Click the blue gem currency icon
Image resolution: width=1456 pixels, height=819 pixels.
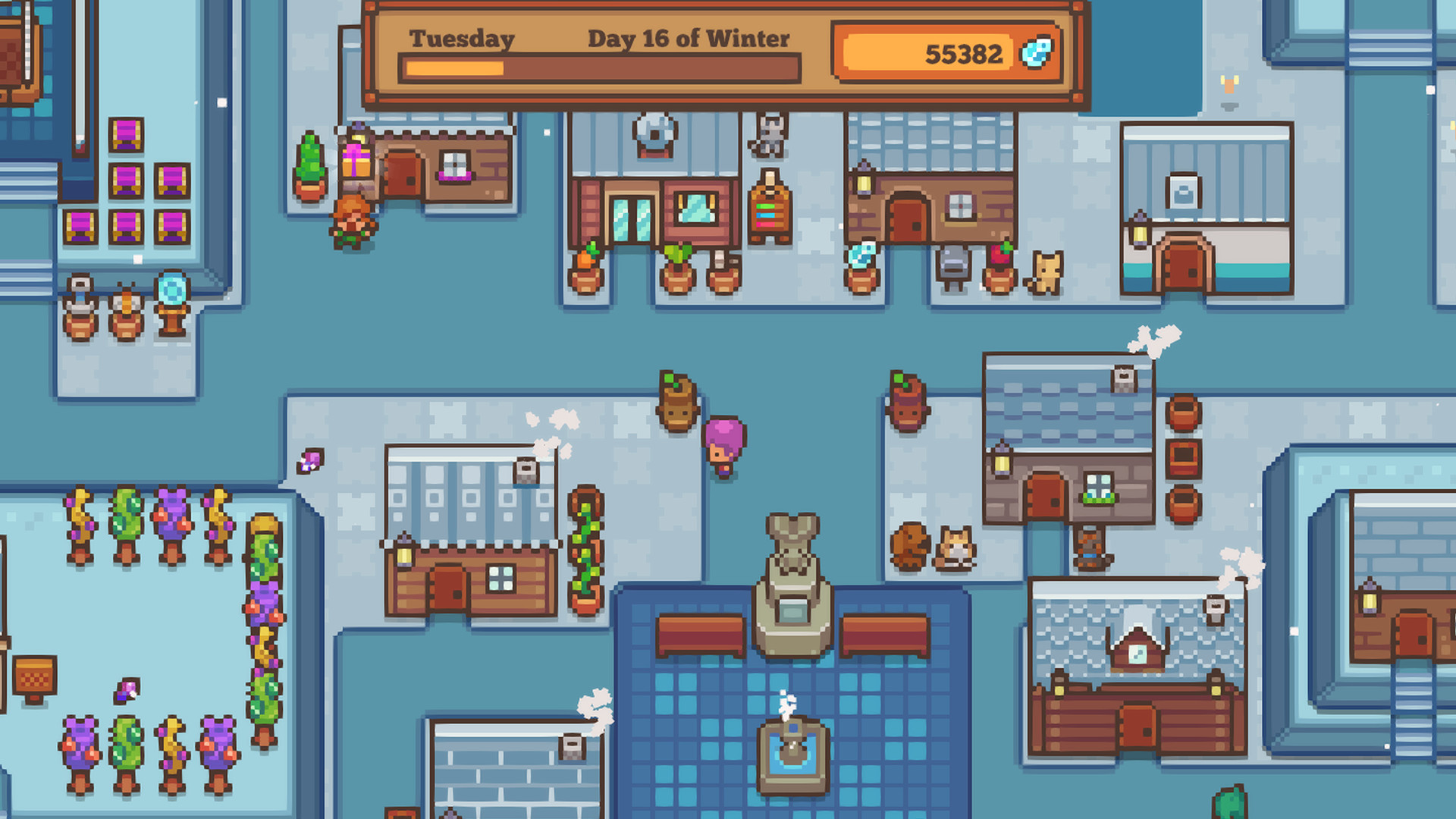[x=1037, y=53]
